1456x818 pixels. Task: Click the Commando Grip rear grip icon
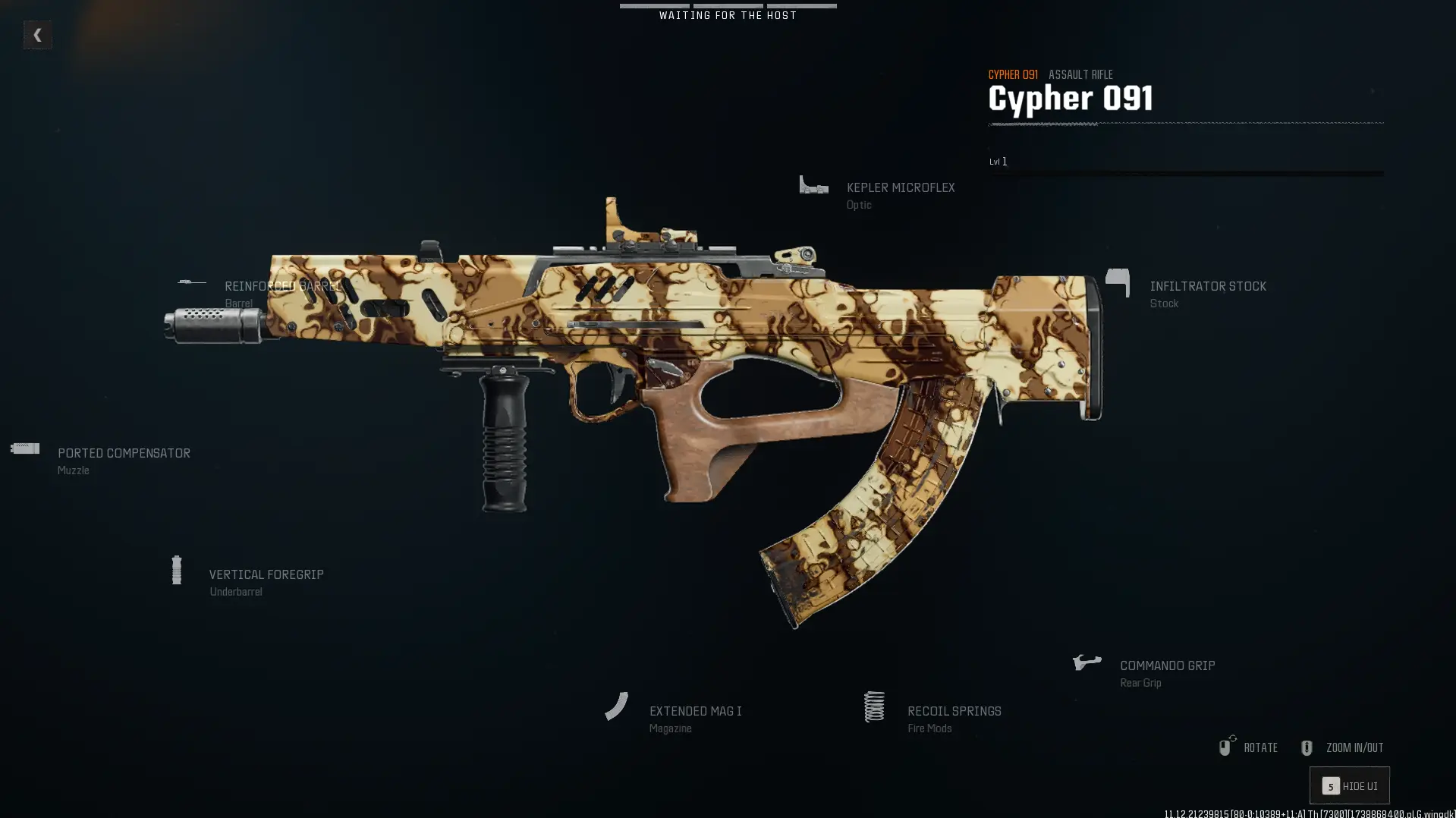coord(1086,660)
